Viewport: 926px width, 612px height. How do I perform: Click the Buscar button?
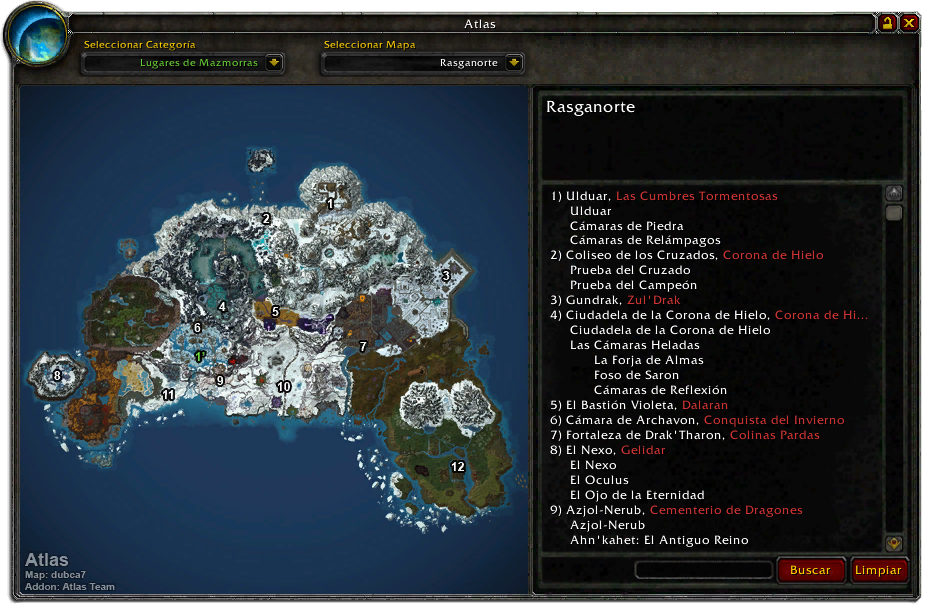coord(810,570)
